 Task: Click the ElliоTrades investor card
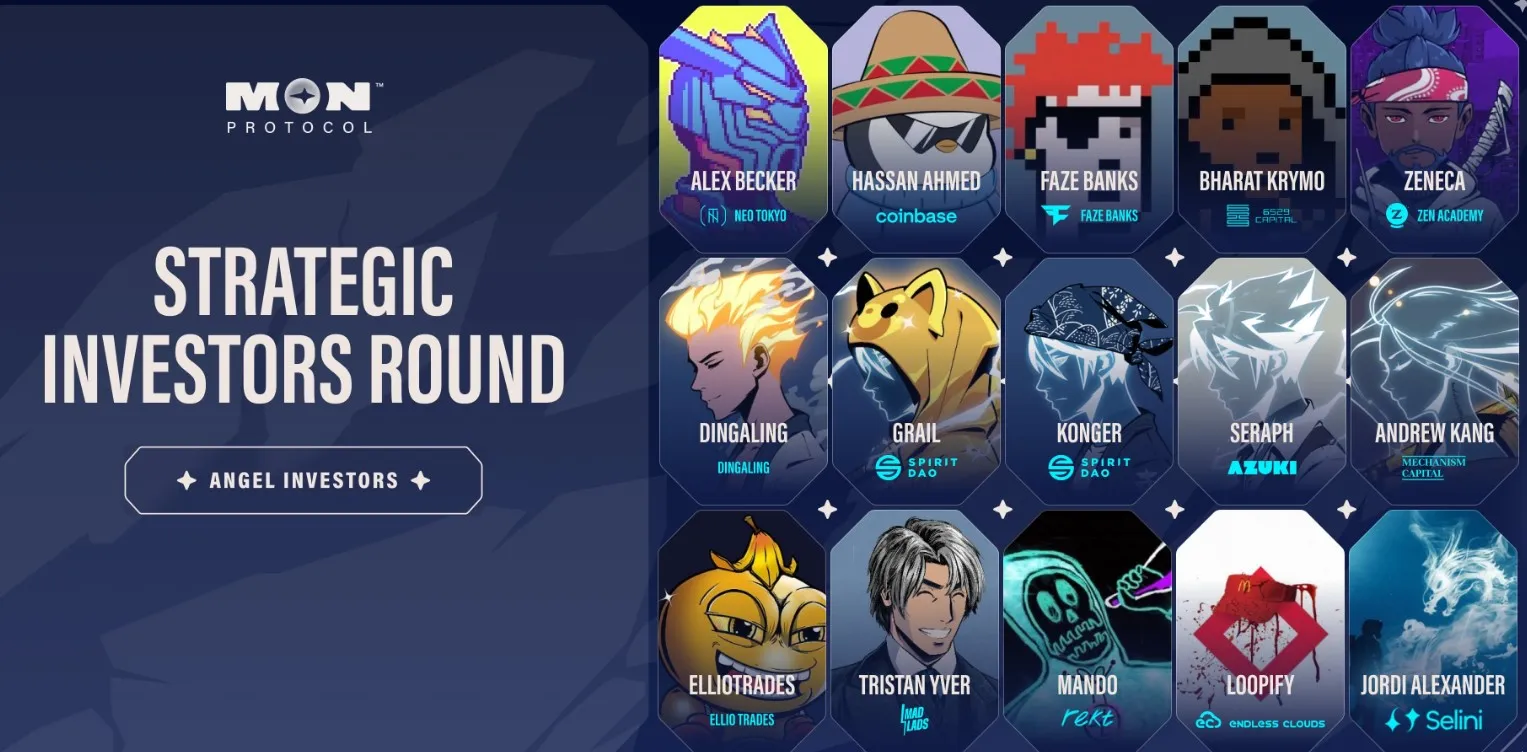743,632
